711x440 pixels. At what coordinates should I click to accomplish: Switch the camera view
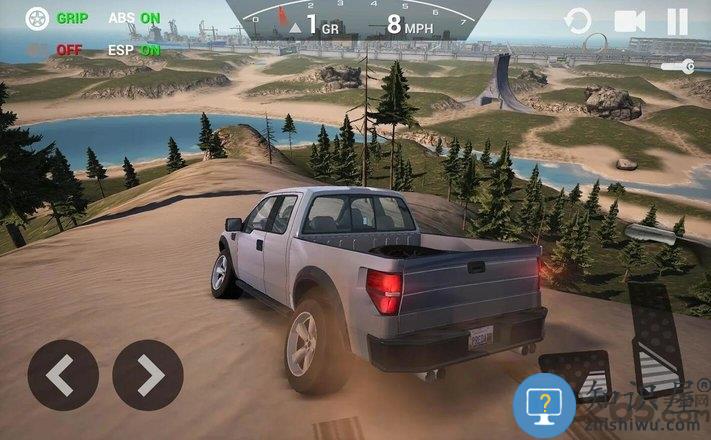coord(629,20)
